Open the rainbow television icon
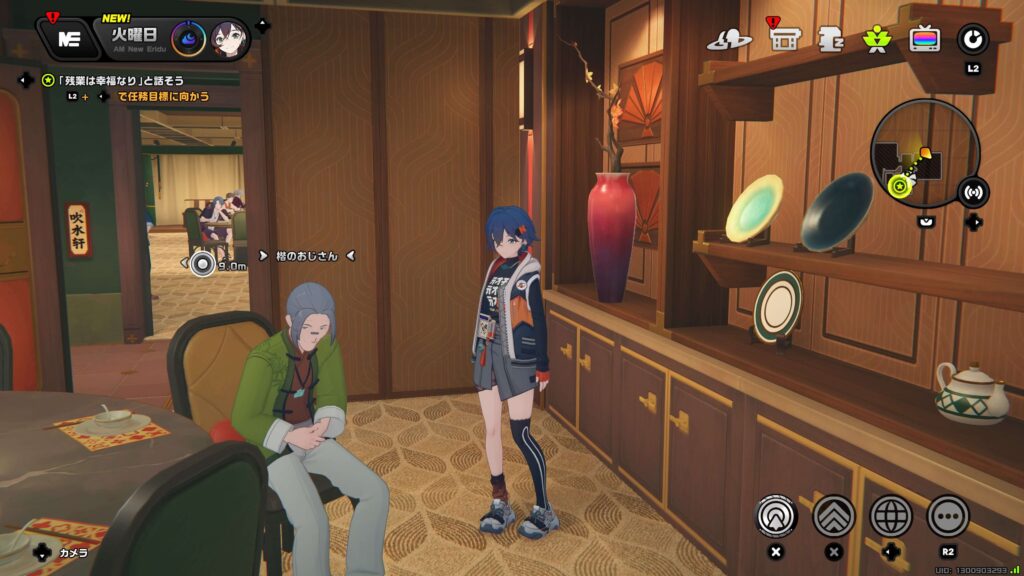Image resolution: width=1024 pixels, height=576 pixels. coord(924,40)
